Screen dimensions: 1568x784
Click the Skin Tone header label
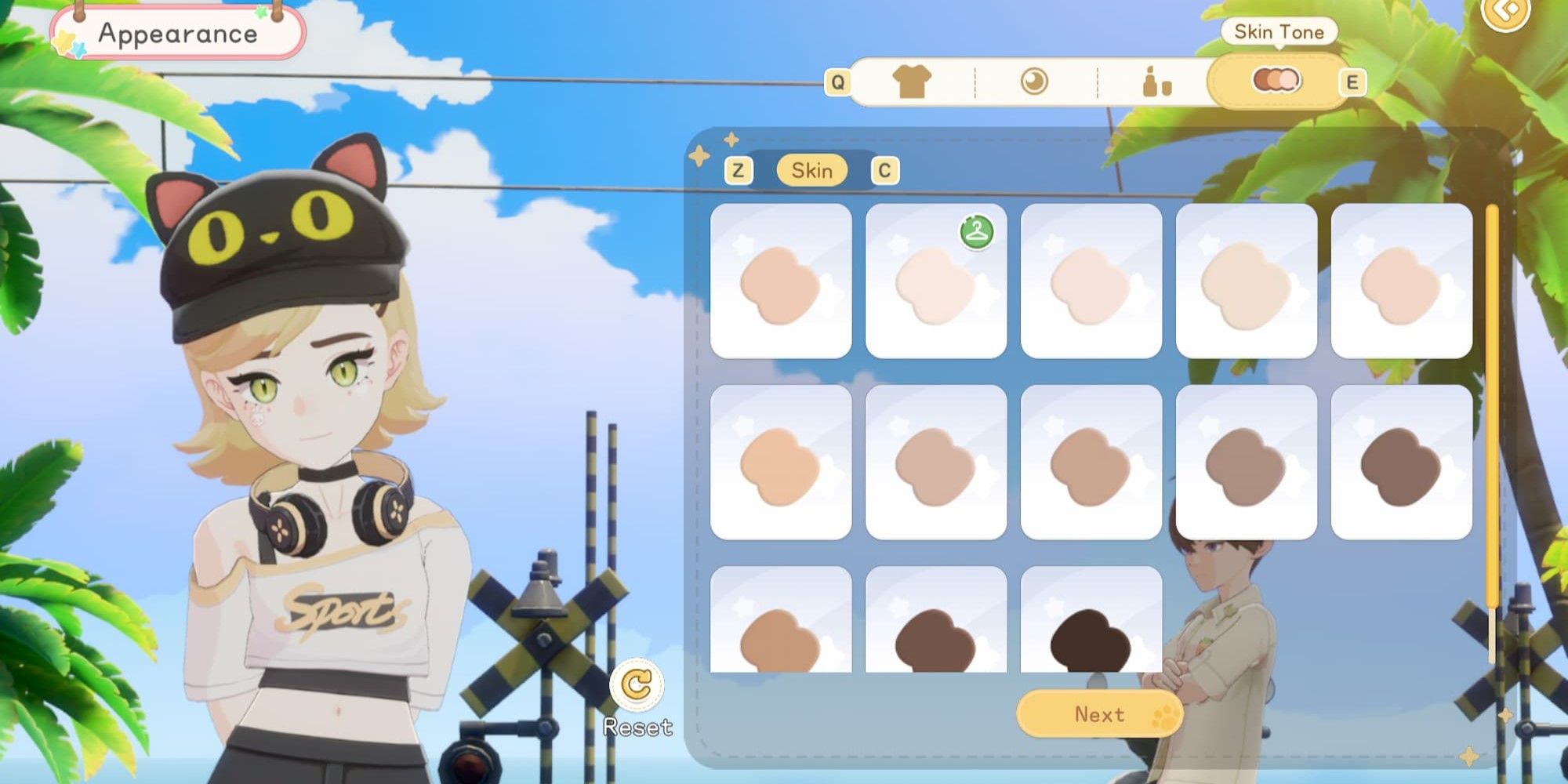click(x=1277, y=32)
